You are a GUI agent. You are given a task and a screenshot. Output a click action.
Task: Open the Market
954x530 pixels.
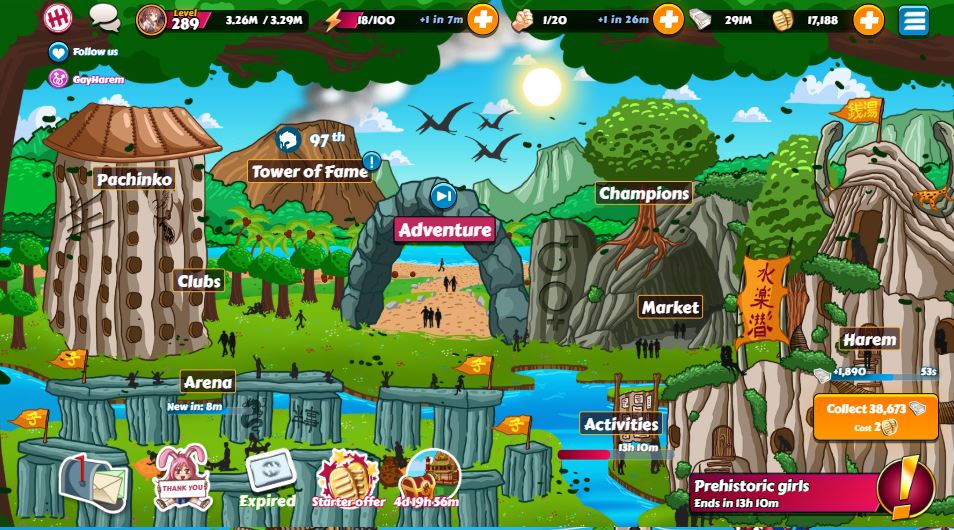tap(670, 307)
